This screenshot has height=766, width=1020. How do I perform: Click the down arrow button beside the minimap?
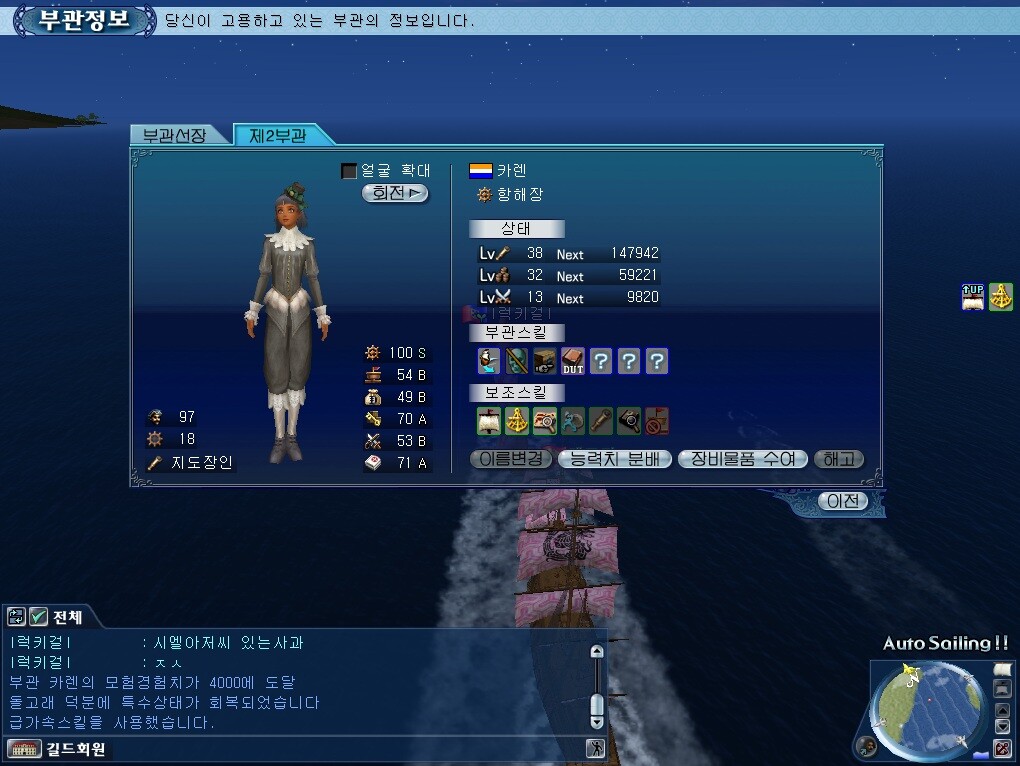[1003, 727]
